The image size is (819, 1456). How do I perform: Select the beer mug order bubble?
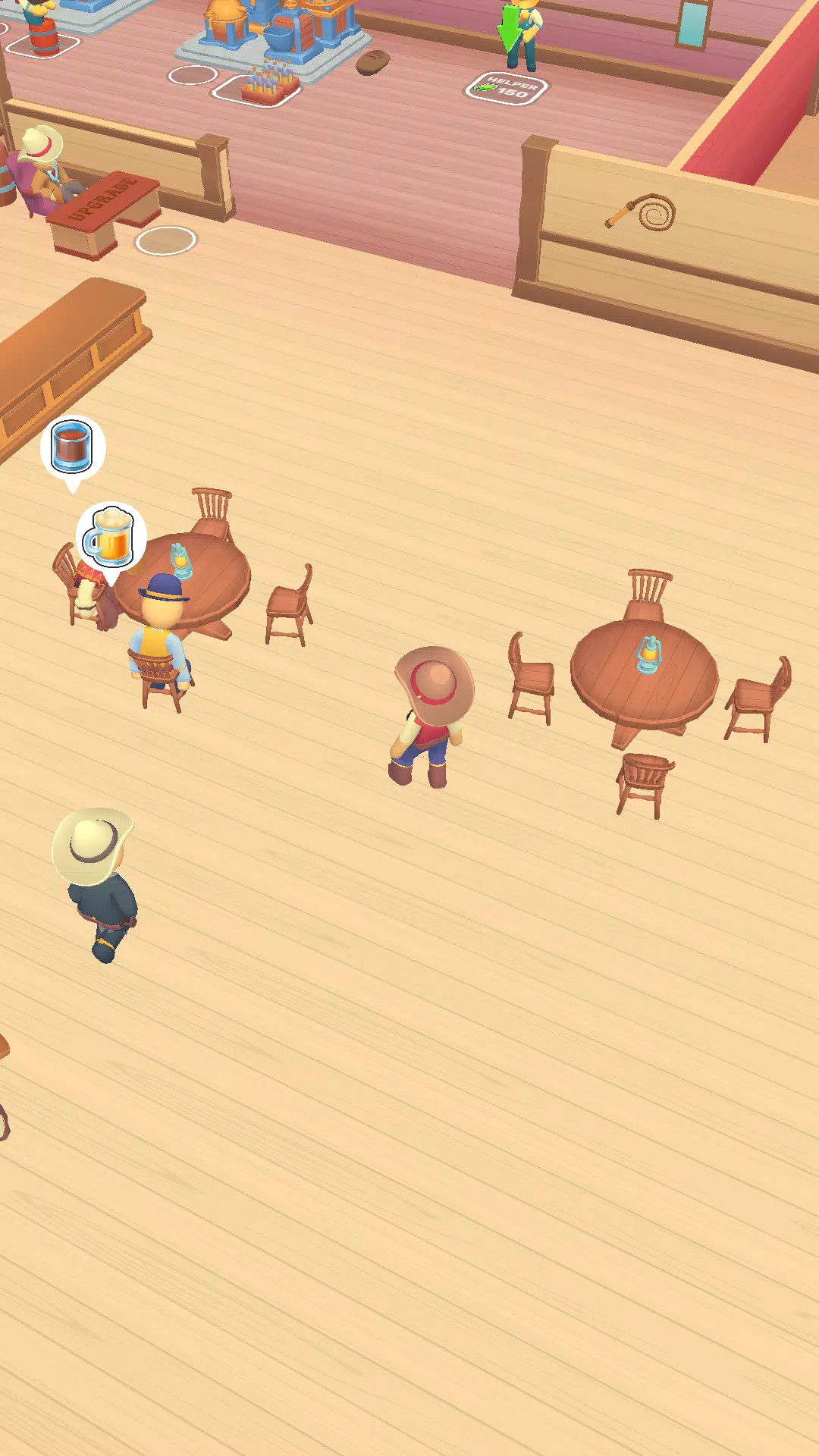[x=111, y=537]
